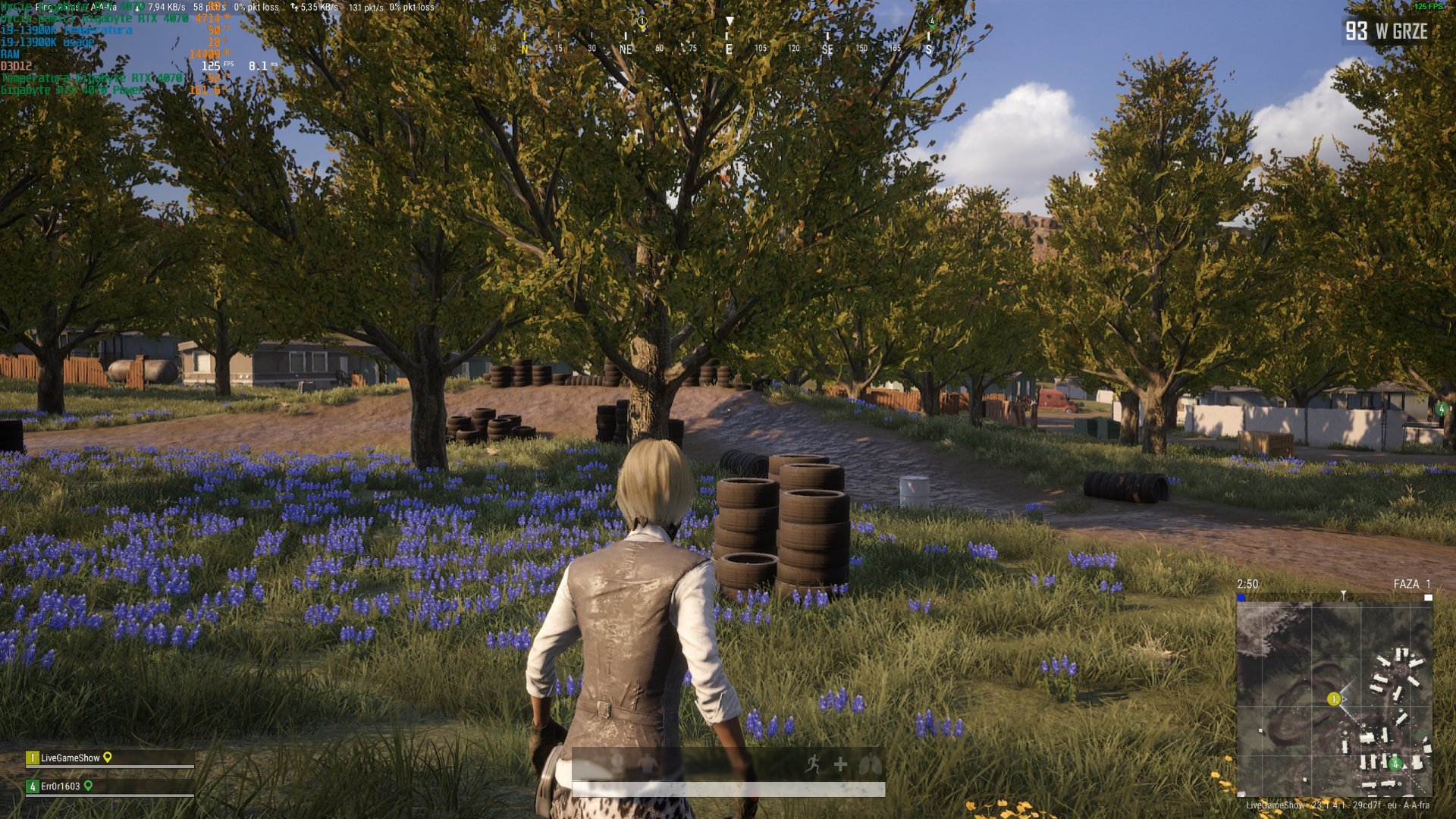Select teammate LiveGameShow in the squad list
The width and height of the screenshot is (1456, 819).
point(70,758)
